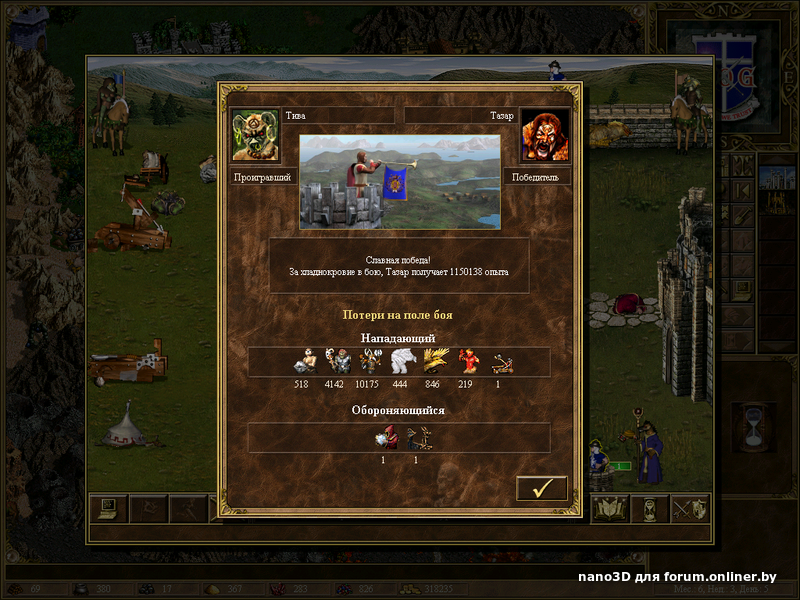Open the spellbook in combat bar
Image resolution: width=800 pixels, height=600 pixels.
tap(610, 509)
